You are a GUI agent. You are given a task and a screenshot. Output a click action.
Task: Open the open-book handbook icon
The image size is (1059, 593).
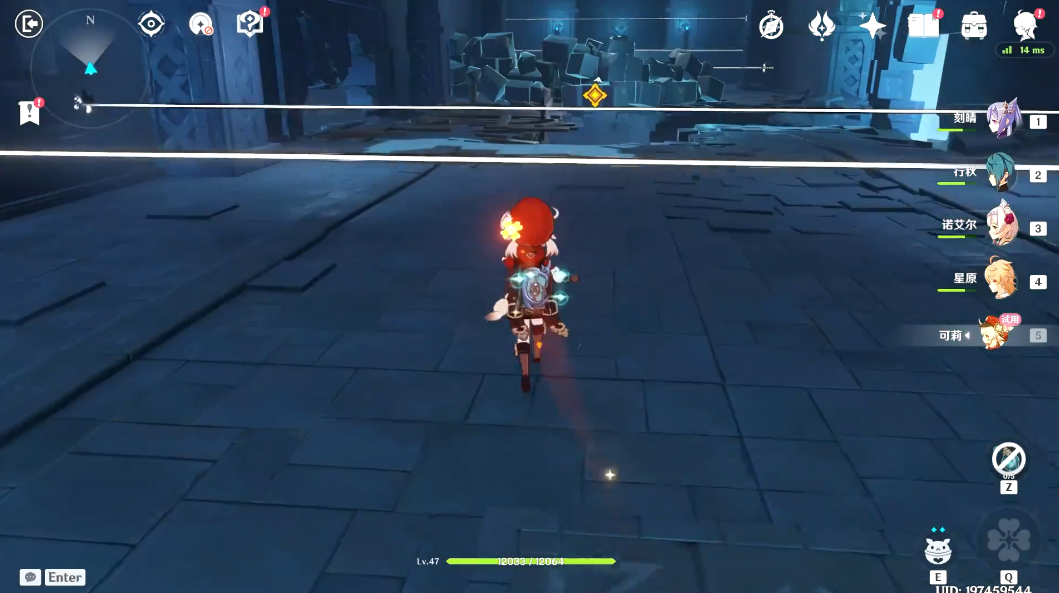click(x=923, y=26)
